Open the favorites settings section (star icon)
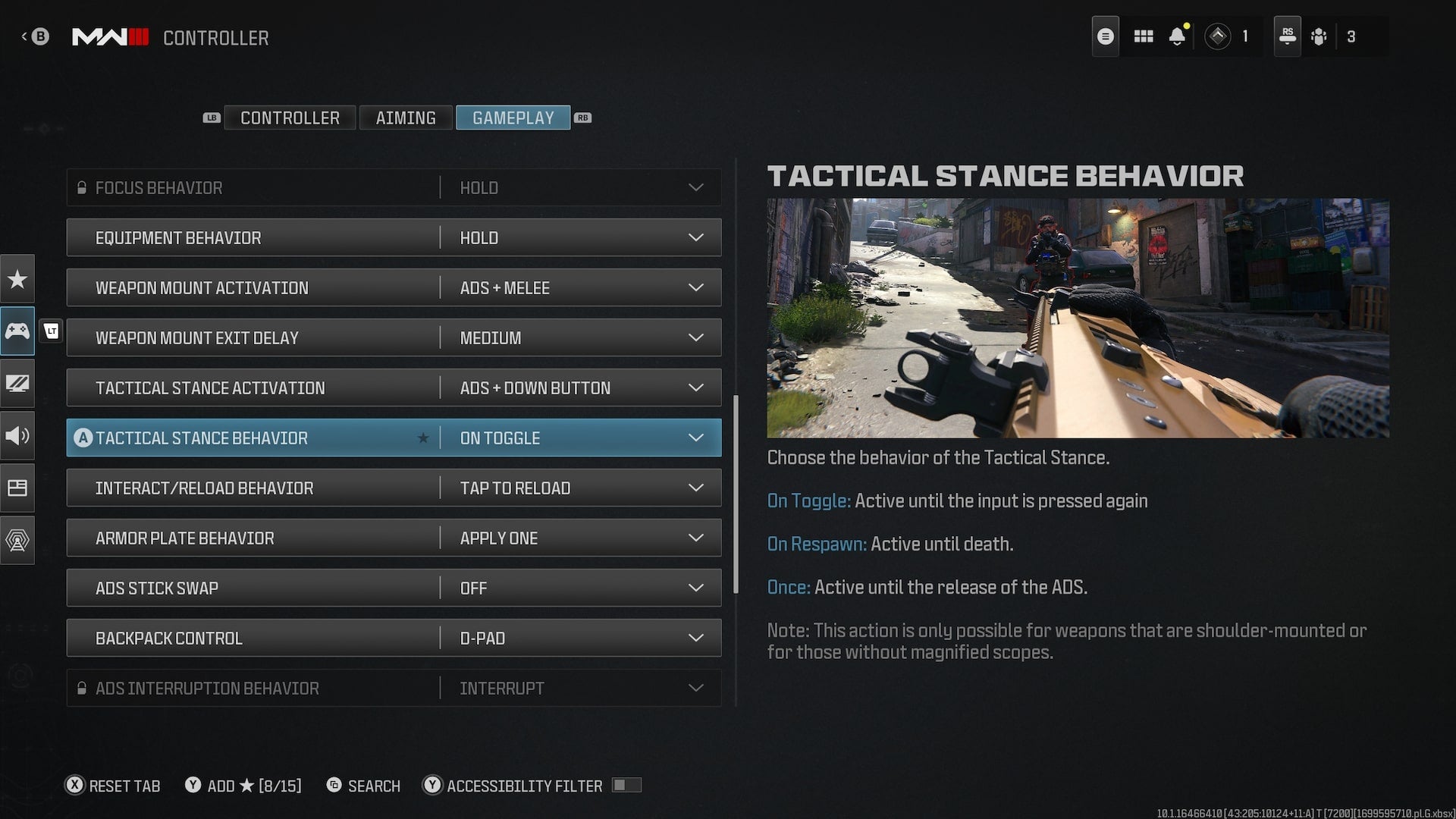The image size is (1456, 819). coord(17,278)
